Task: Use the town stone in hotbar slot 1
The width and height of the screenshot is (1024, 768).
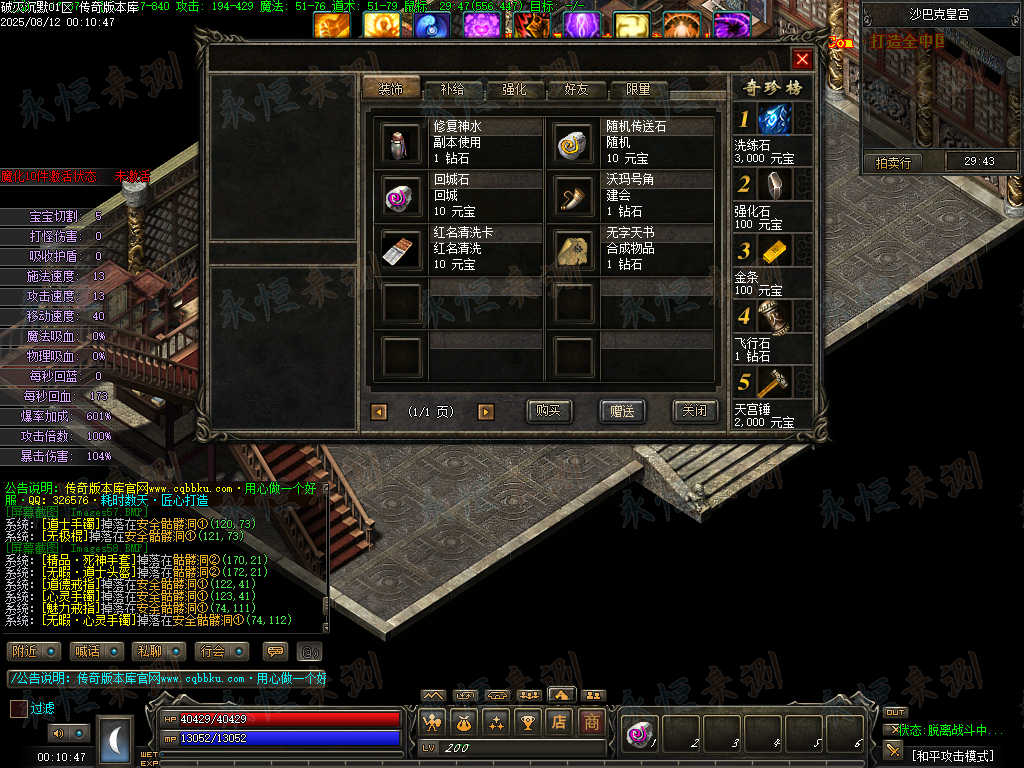Action: [638, 735]
